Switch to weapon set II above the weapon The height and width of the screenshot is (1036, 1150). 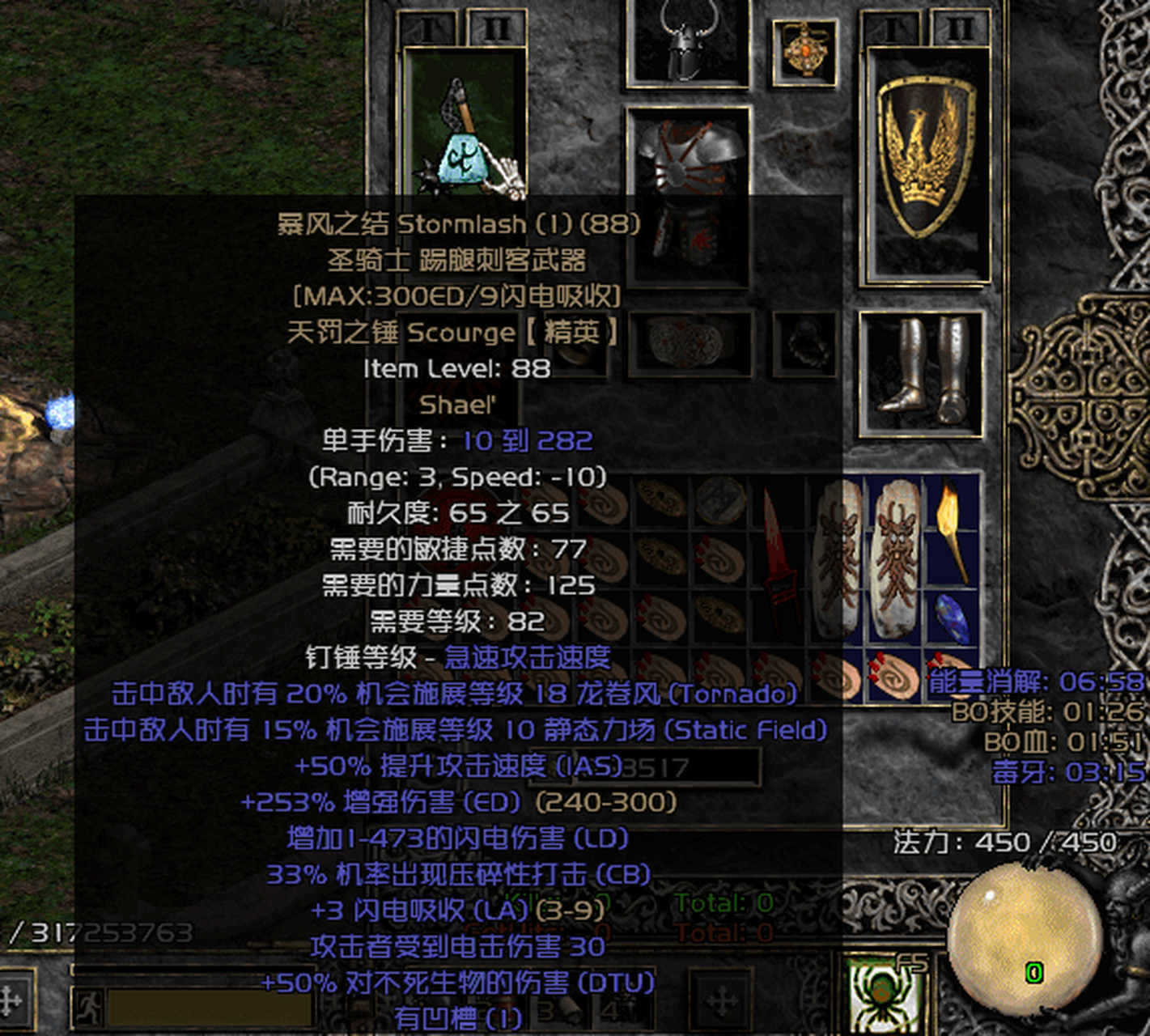[x=496, y=30]
